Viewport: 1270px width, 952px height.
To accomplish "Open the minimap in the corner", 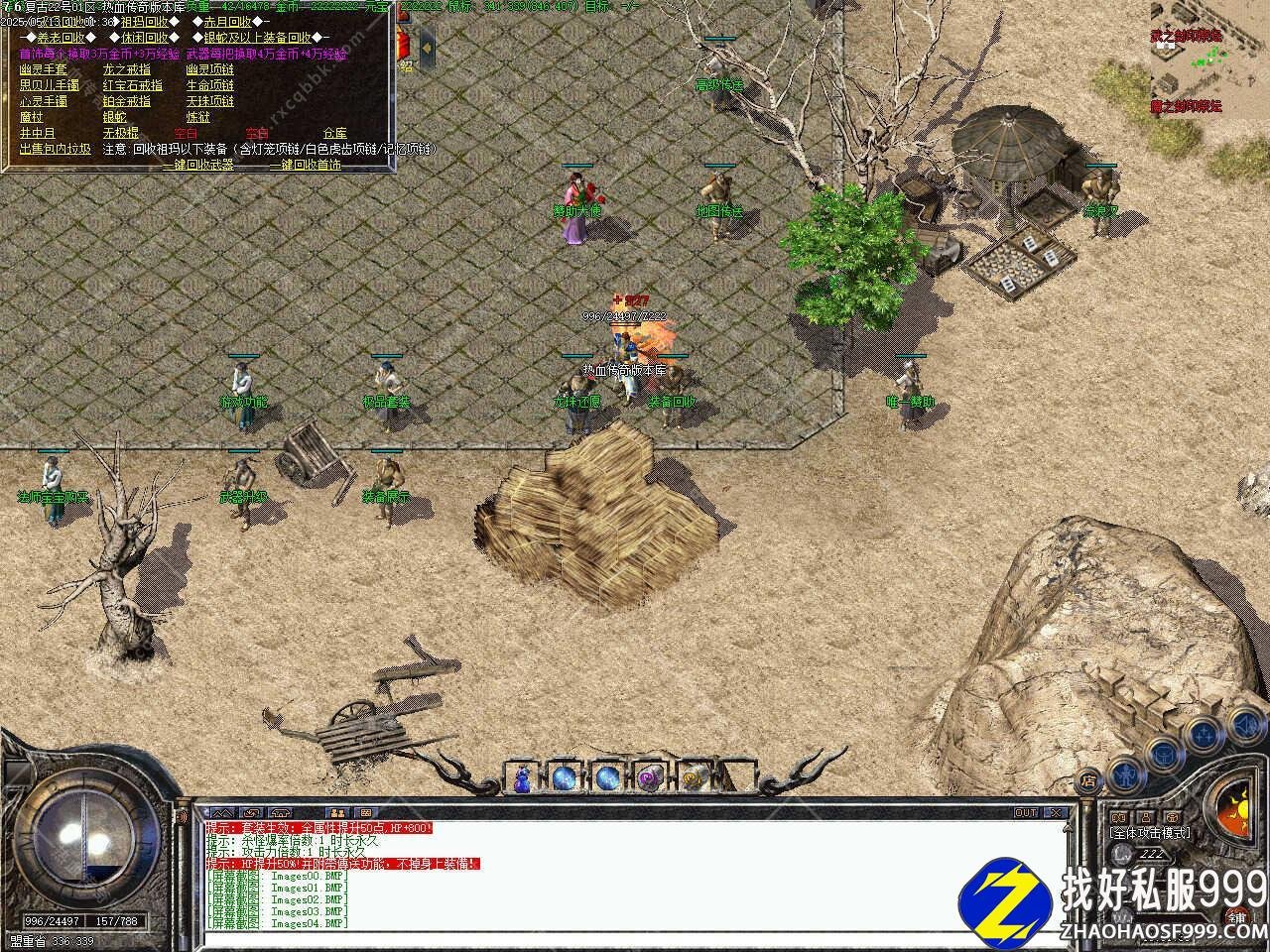I will 1209,58.
